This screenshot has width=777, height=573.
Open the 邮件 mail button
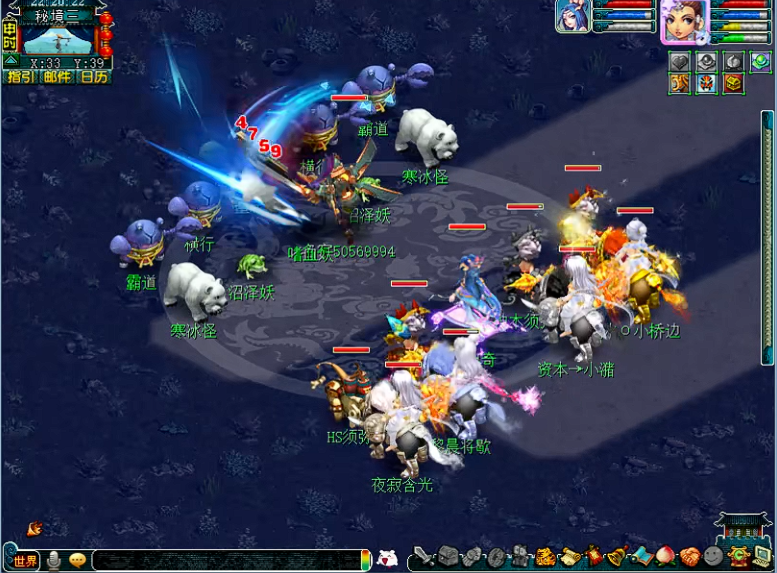pyautogui.click(x=57, y=77)
